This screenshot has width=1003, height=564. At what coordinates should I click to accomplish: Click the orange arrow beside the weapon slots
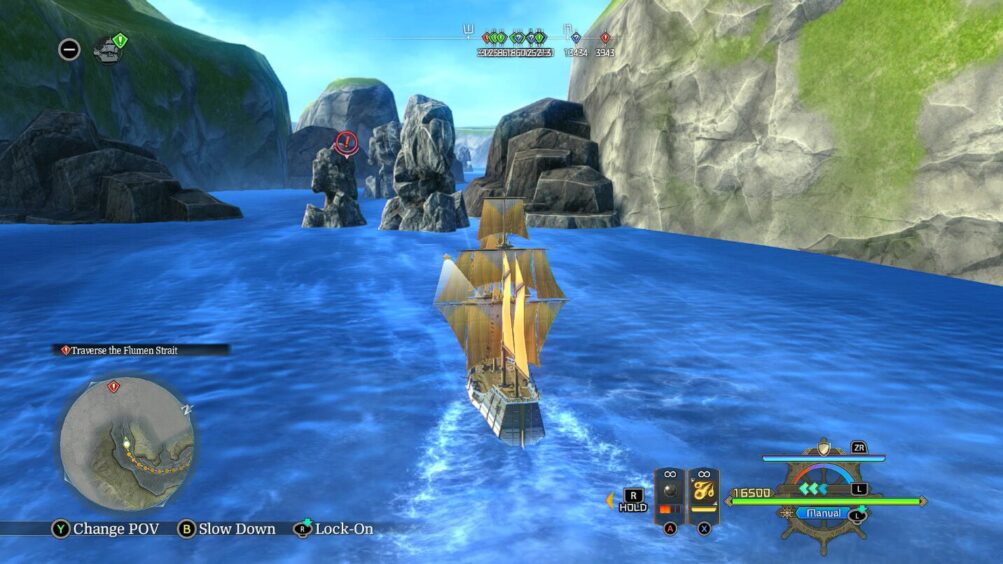tap(609, 500)
